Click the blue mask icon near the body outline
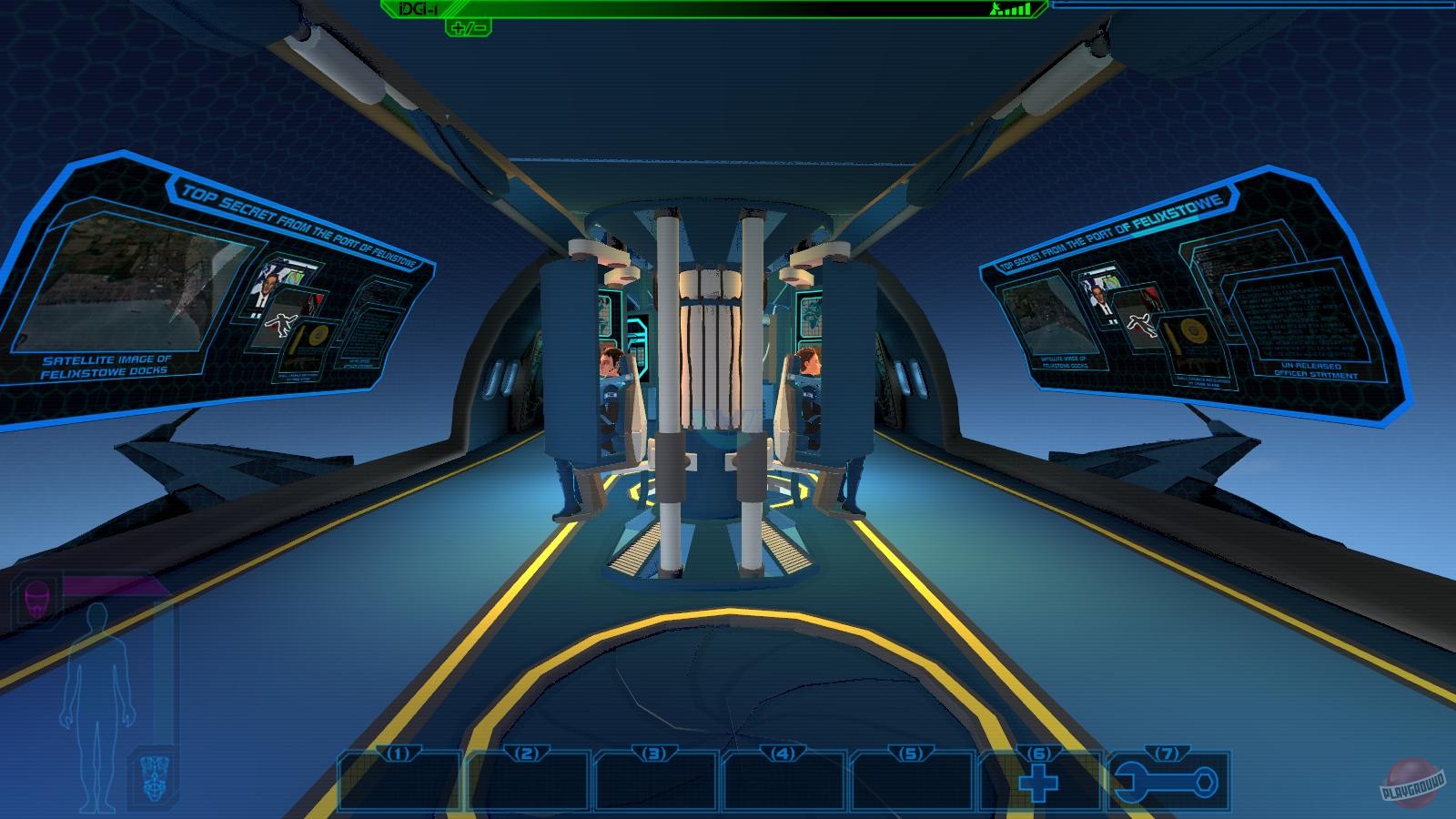Viewport: 1456px width, 819px height. 155,778
